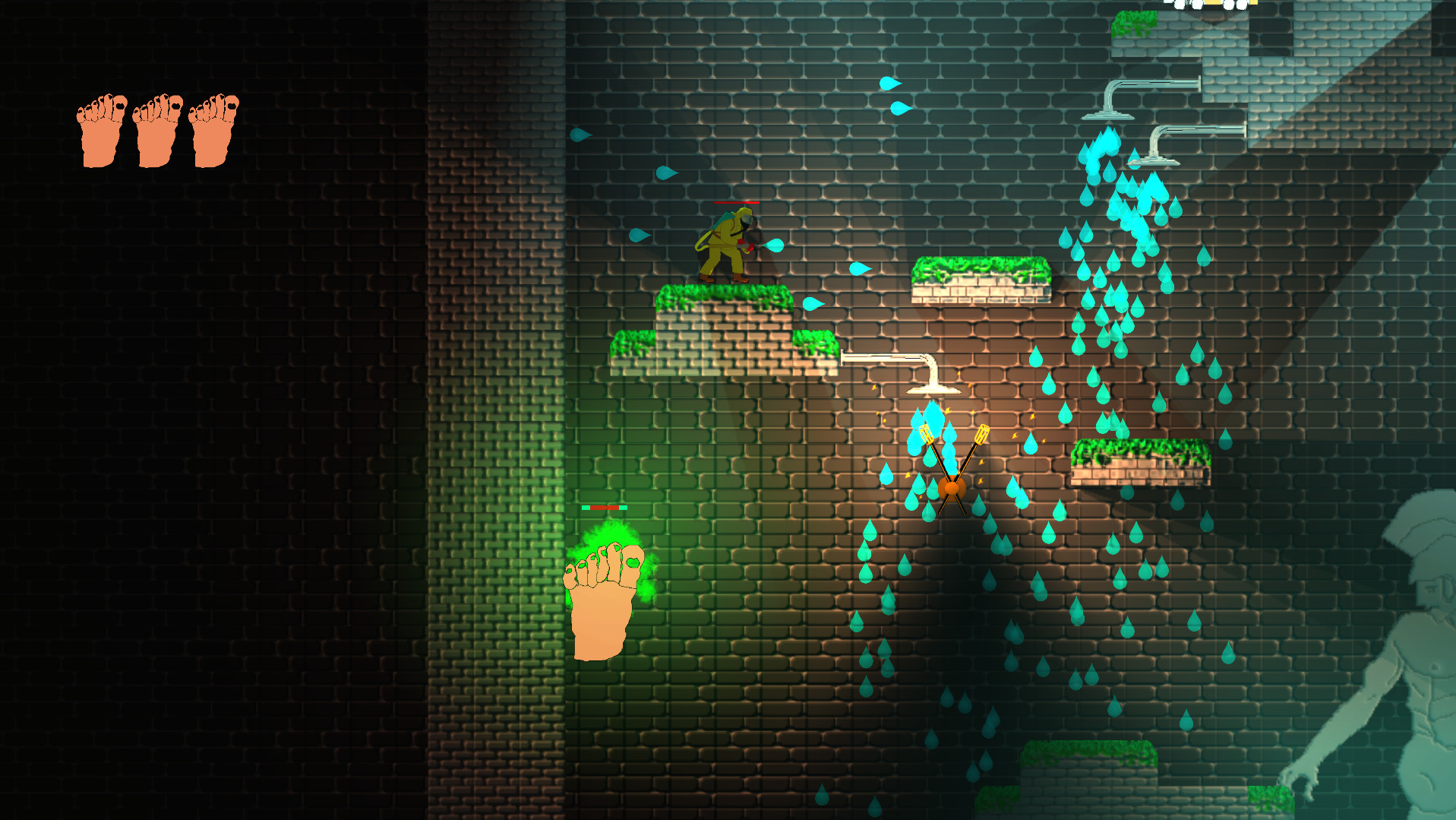The width and height of the screenshot is (1456, 820).
Task: Select the third foot icon top left
Action: coord(213,129)
